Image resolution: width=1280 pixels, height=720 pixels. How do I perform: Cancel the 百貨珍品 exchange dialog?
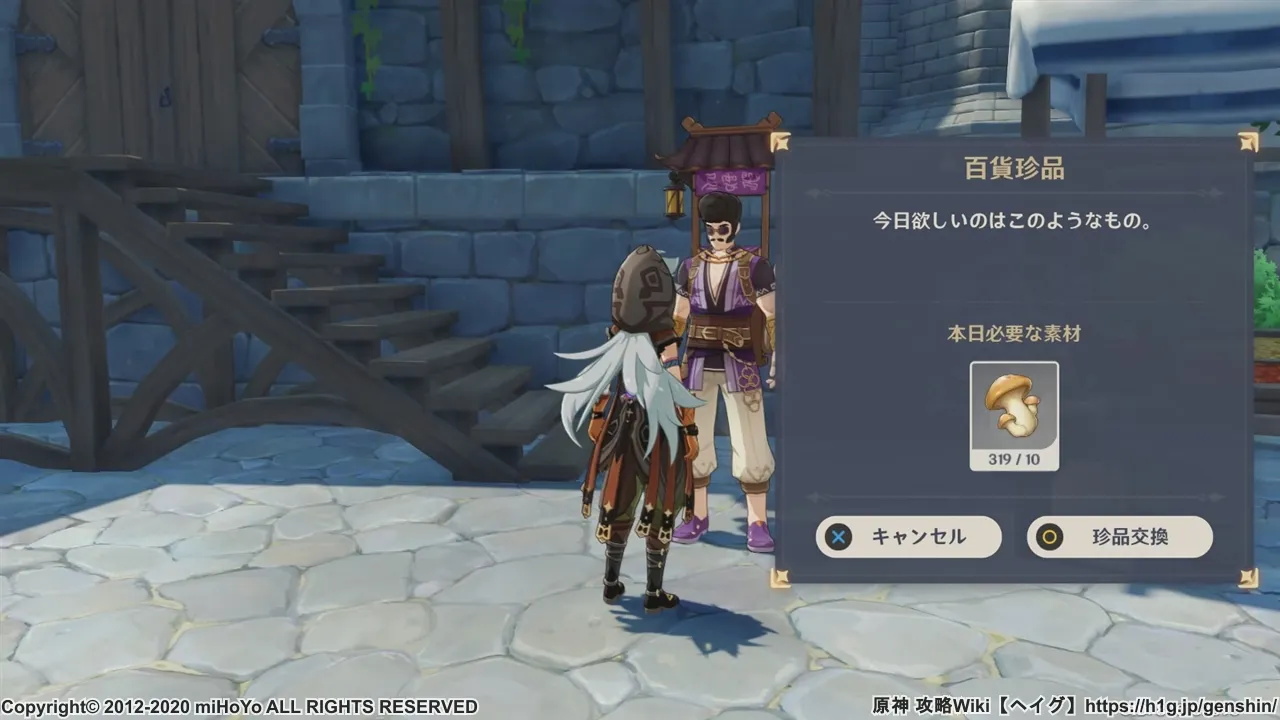click(908, 537)
